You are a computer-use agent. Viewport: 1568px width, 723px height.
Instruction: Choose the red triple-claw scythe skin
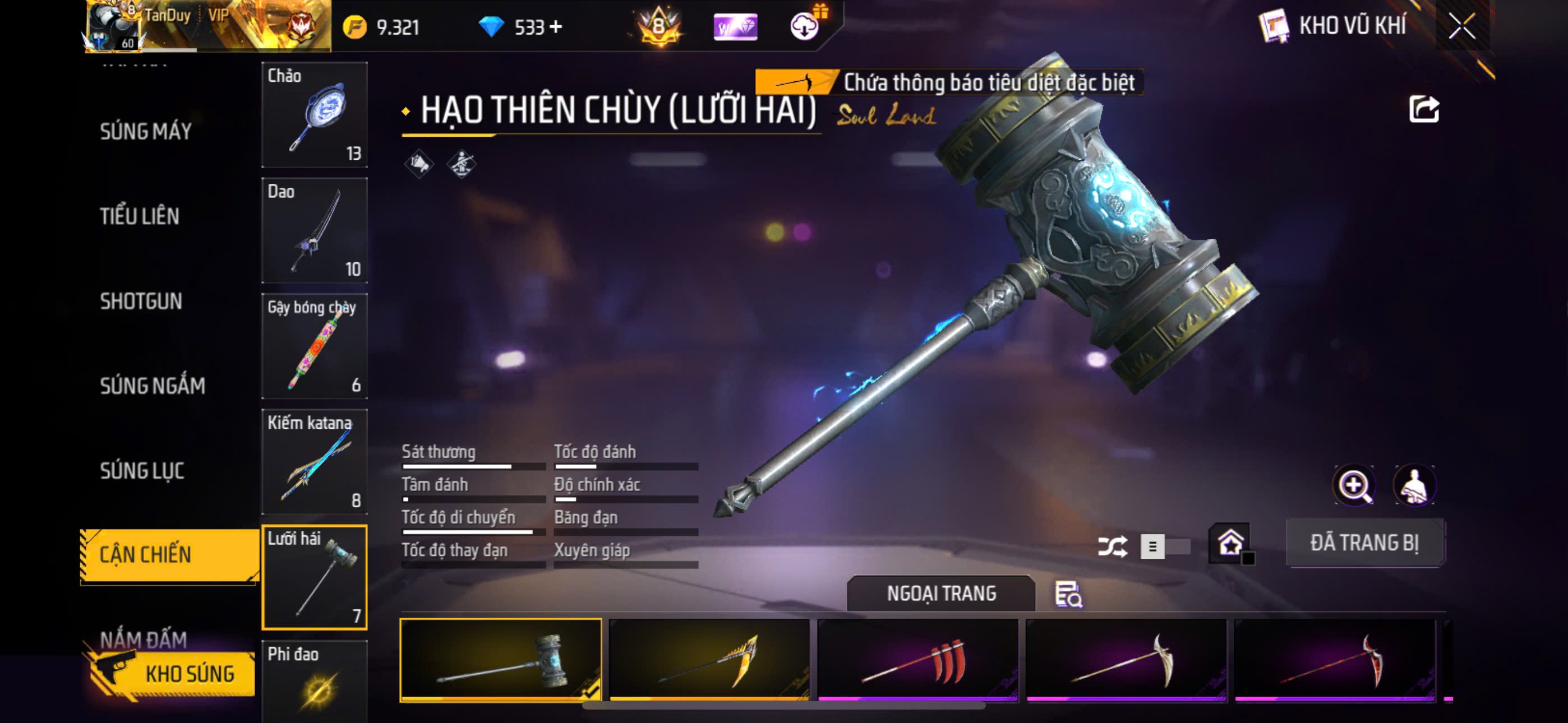[x=917, y=660]
